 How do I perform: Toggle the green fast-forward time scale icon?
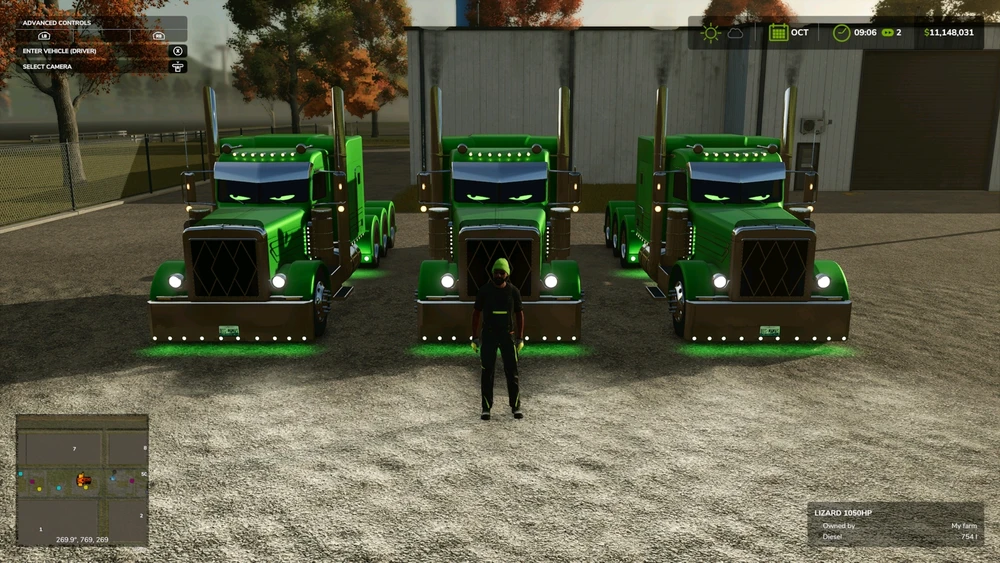click(884, 32)
